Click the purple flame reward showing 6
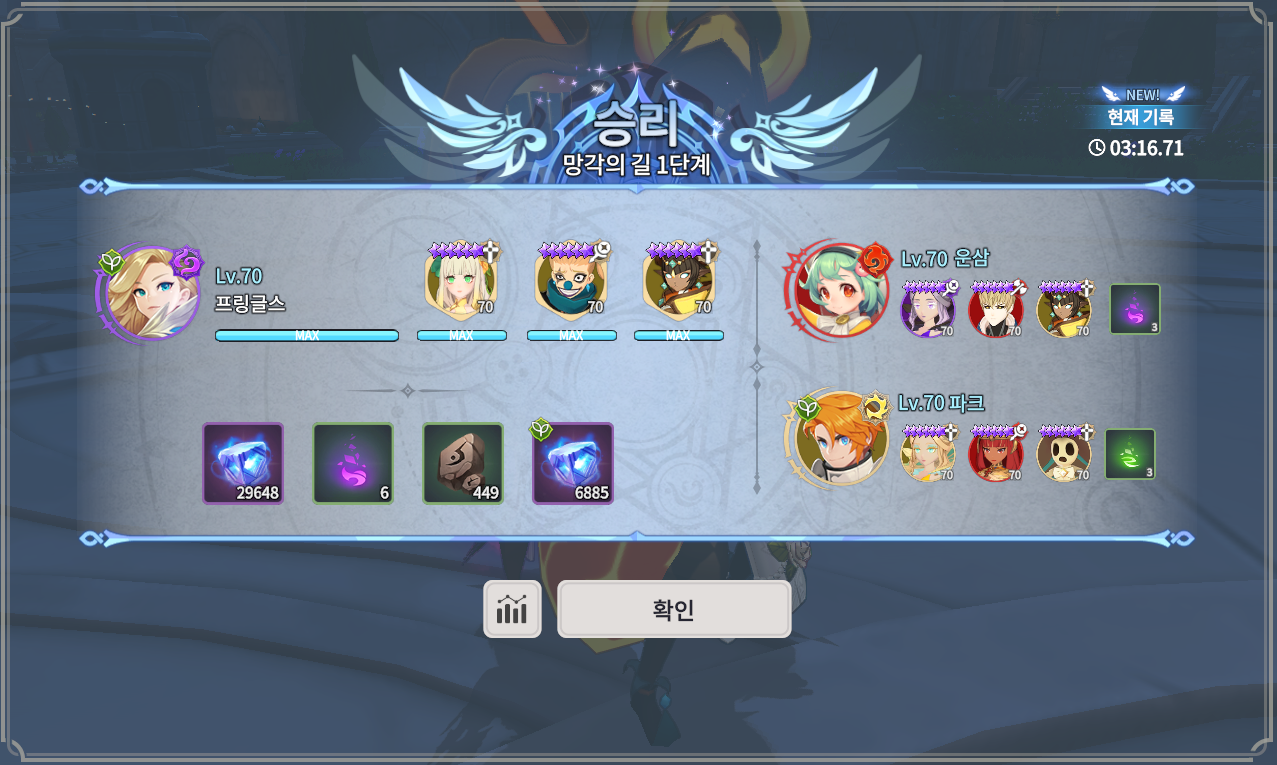 [353, 463]
